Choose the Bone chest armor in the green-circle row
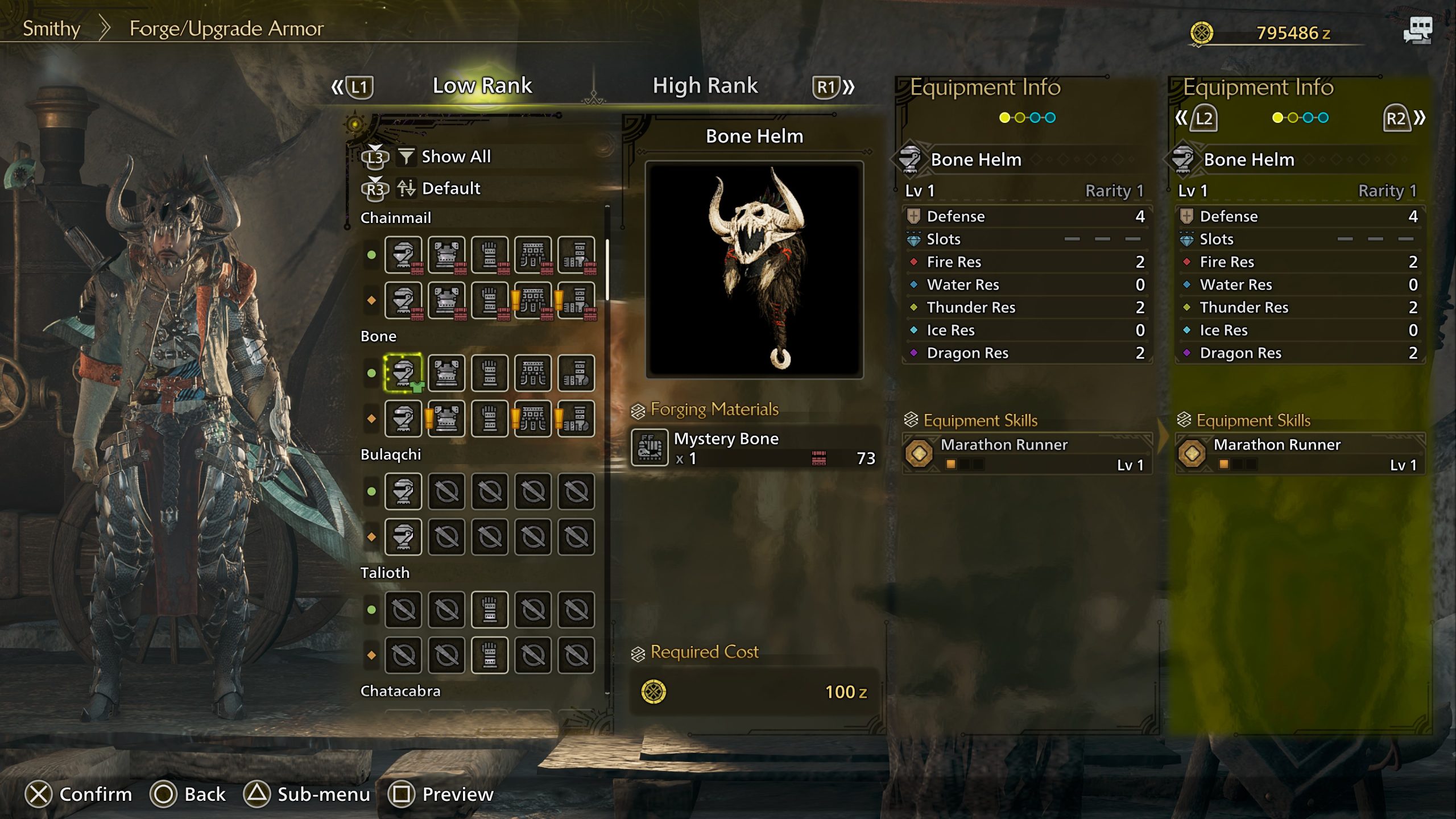The width and height of the screenshot is (1456, 819). coord(446,373)
